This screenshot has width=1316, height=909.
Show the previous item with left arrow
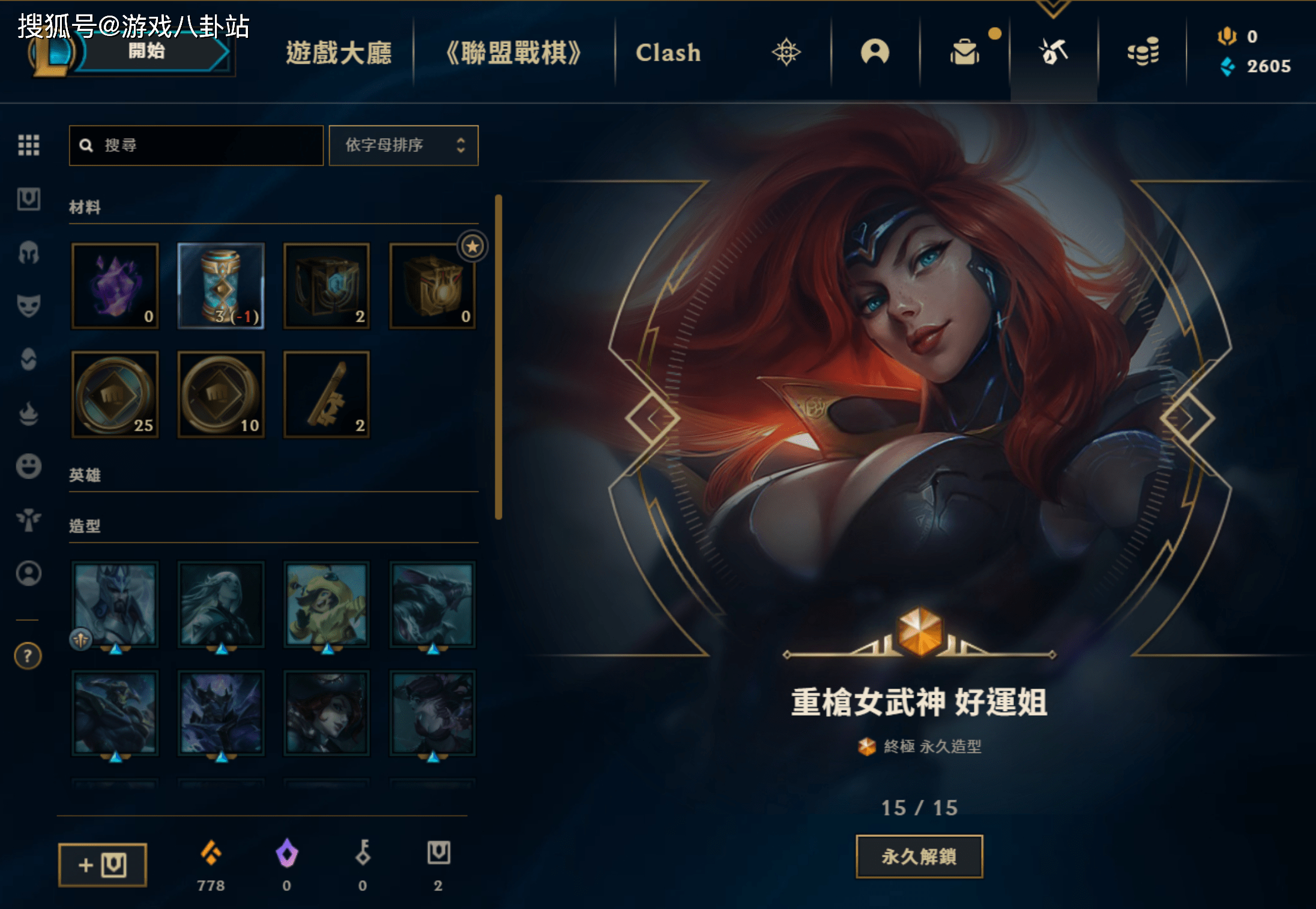[653, 418]
